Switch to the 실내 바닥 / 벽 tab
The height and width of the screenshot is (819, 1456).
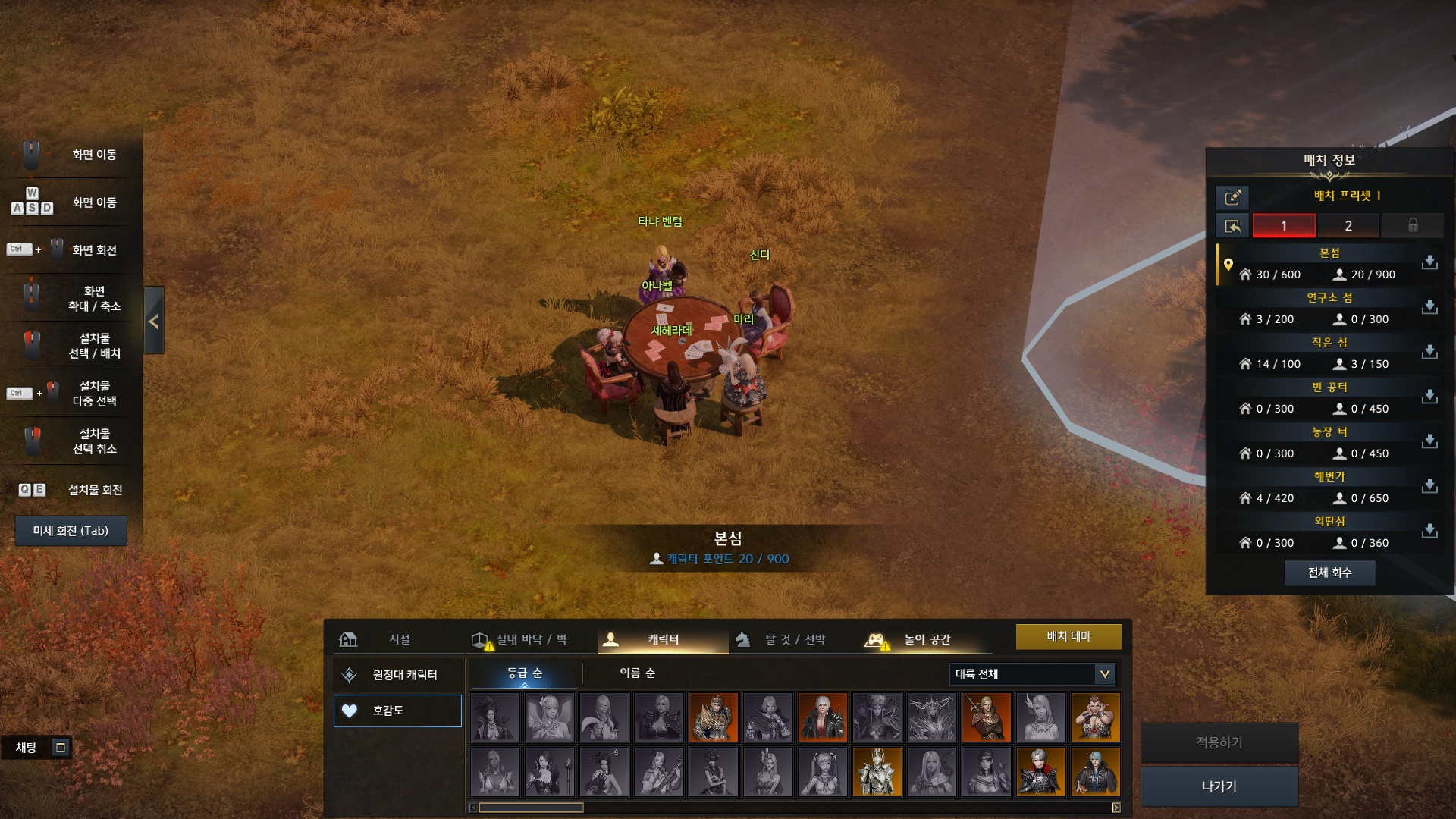(525, 639)
